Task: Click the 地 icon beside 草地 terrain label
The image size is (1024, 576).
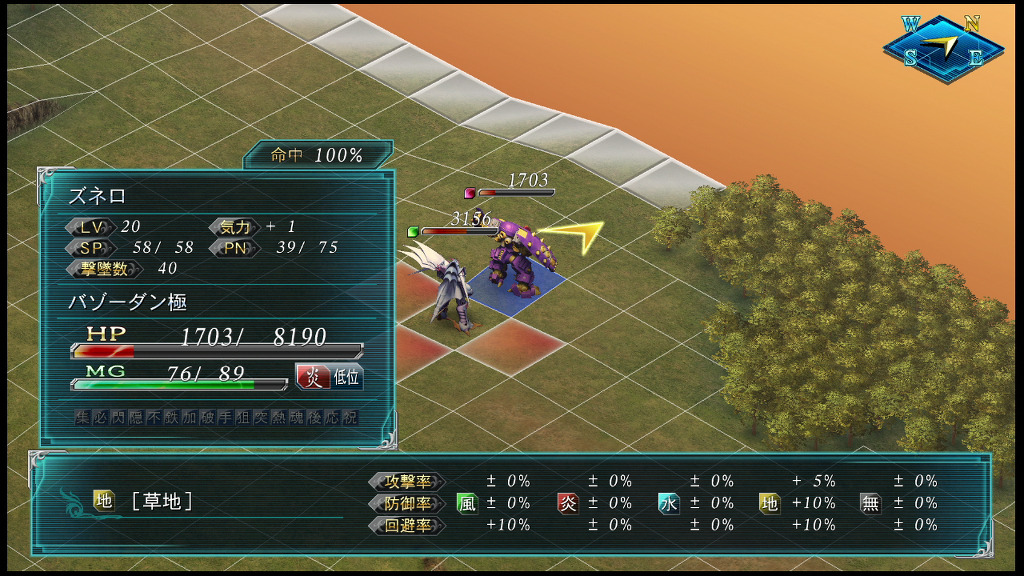Action: tap(104, 500)
